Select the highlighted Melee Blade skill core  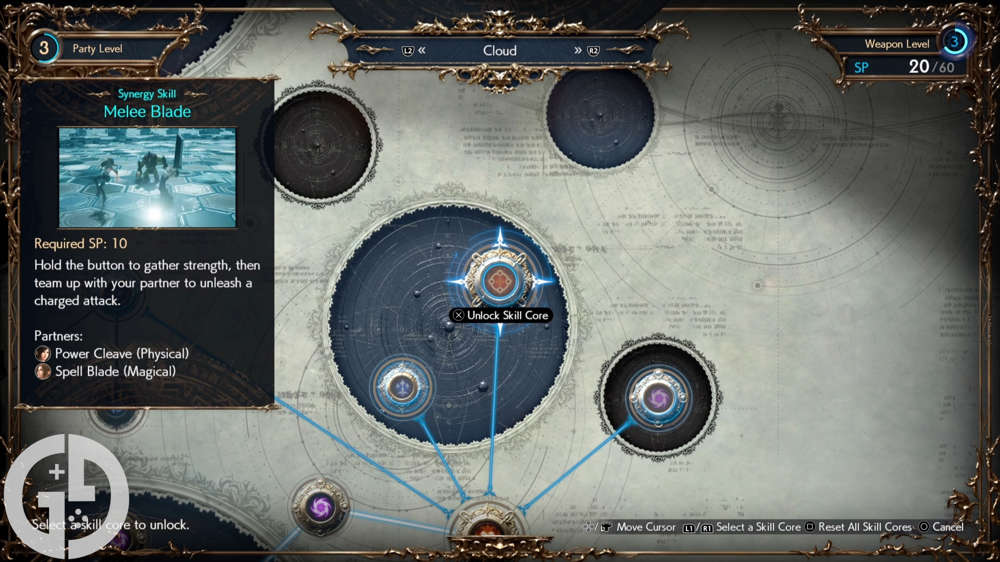click(498, 280)
